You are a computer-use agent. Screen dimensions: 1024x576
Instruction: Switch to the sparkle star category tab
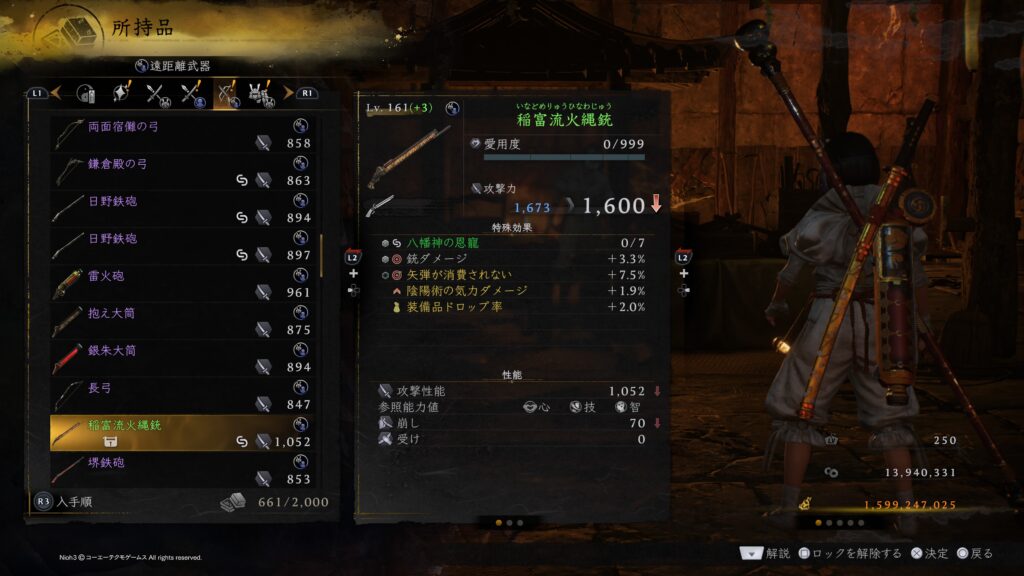(122, 94)
